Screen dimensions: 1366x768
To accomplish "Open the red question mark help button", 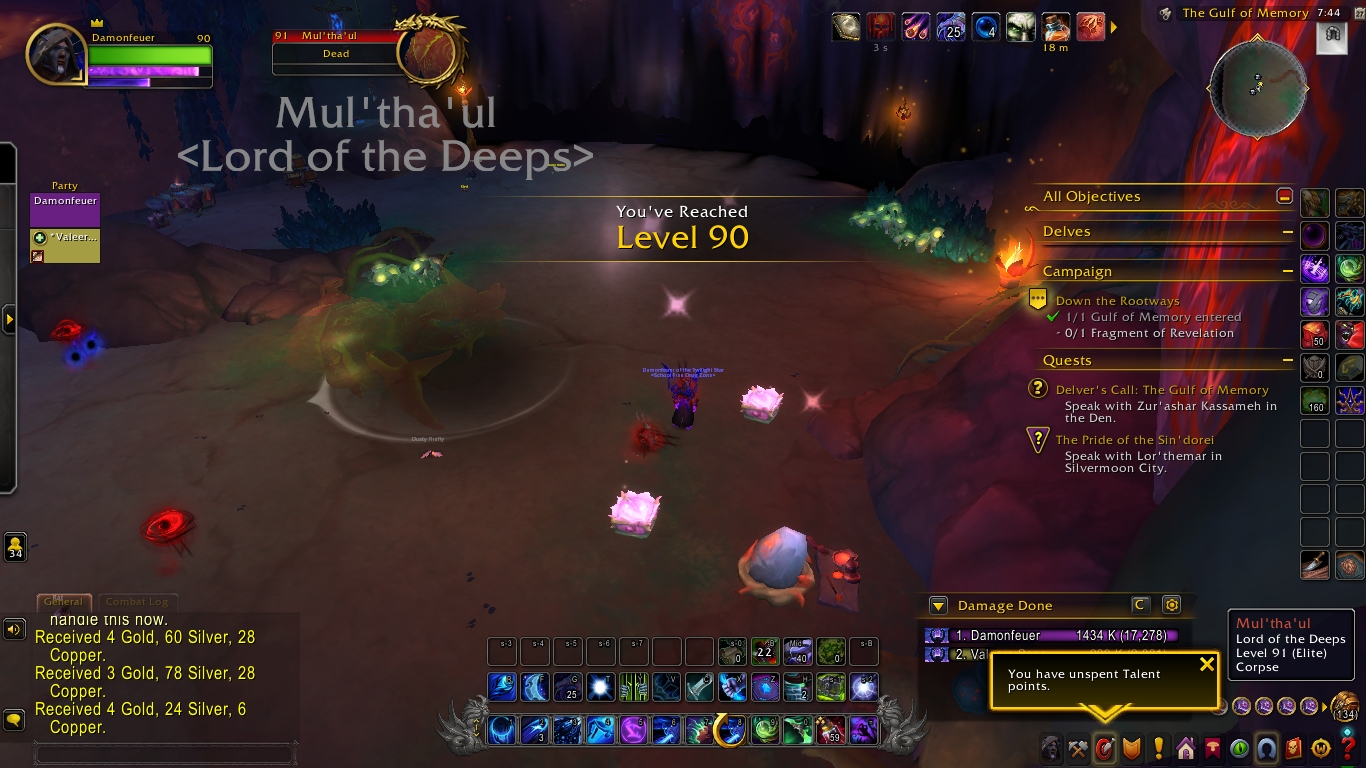I will click(x=1348, y=748).
